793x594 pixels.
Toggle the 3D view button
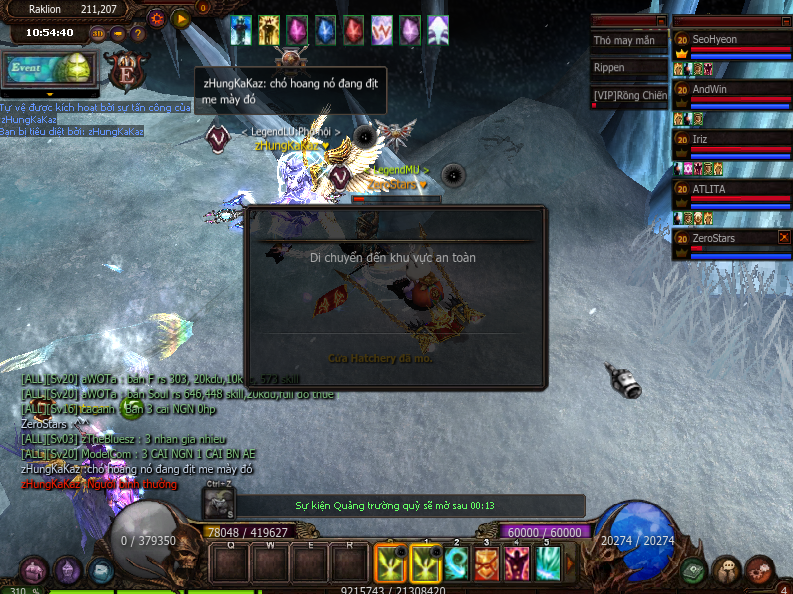[98, 33]
